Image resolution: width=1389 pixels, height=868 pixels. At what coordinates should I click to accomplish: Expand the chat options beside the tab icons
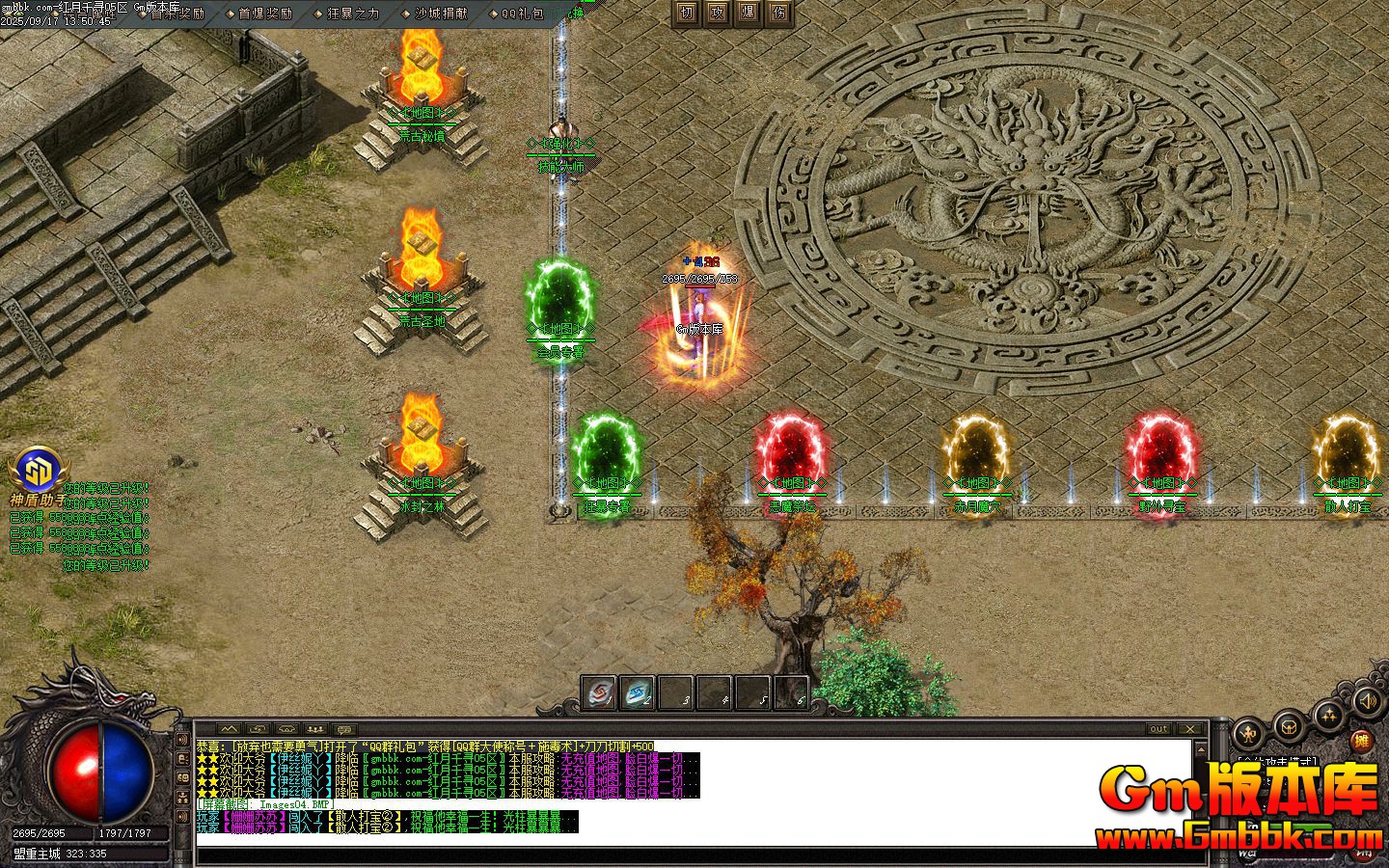tap(345, 728)
